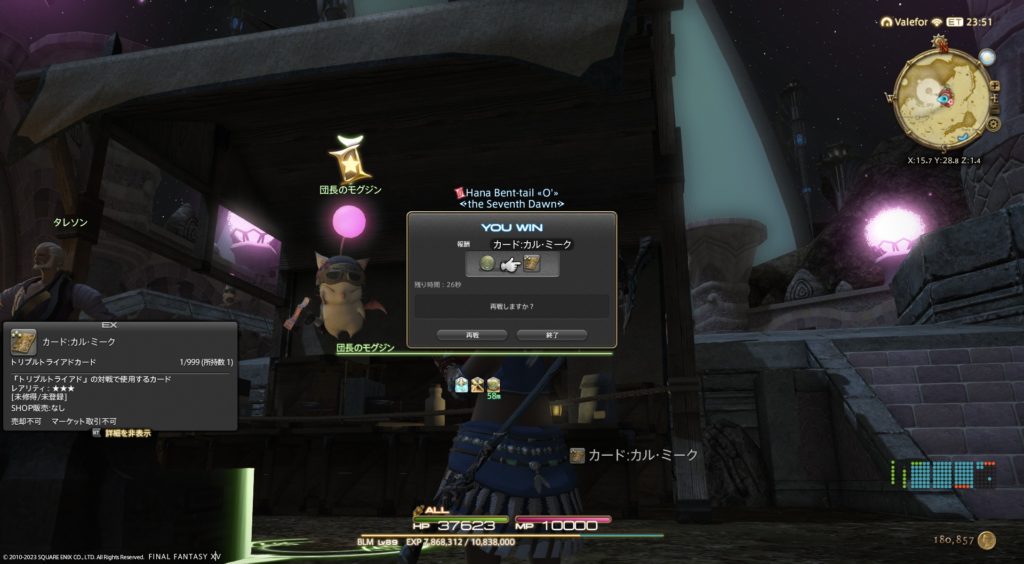1024x564 pixels.
Task: Select the green MGP coin reward icon
Action: (x=487, y=264)
